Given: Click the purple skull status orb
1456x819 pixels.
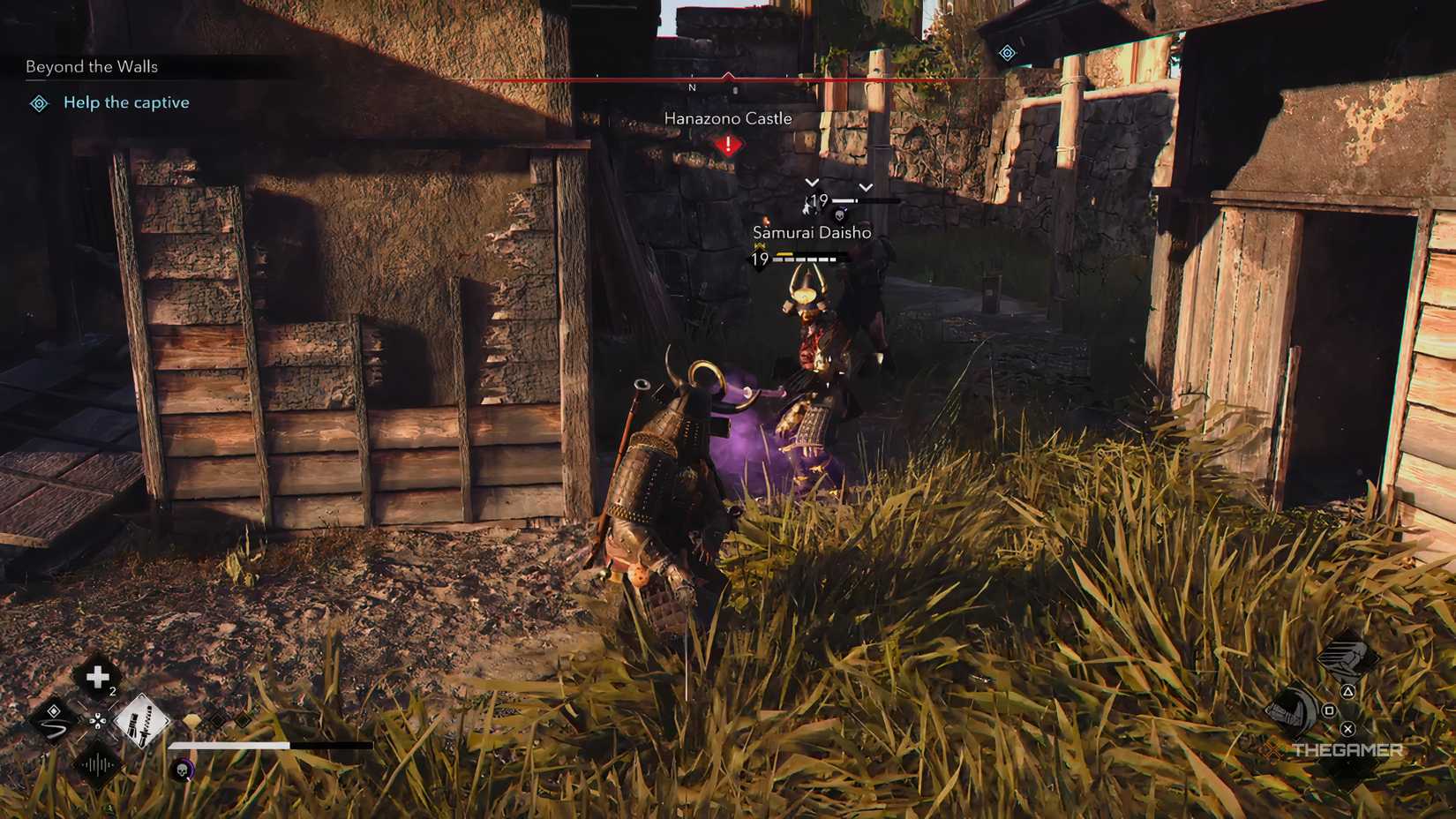Looking at the screenshot, I should tap(182, 769).
